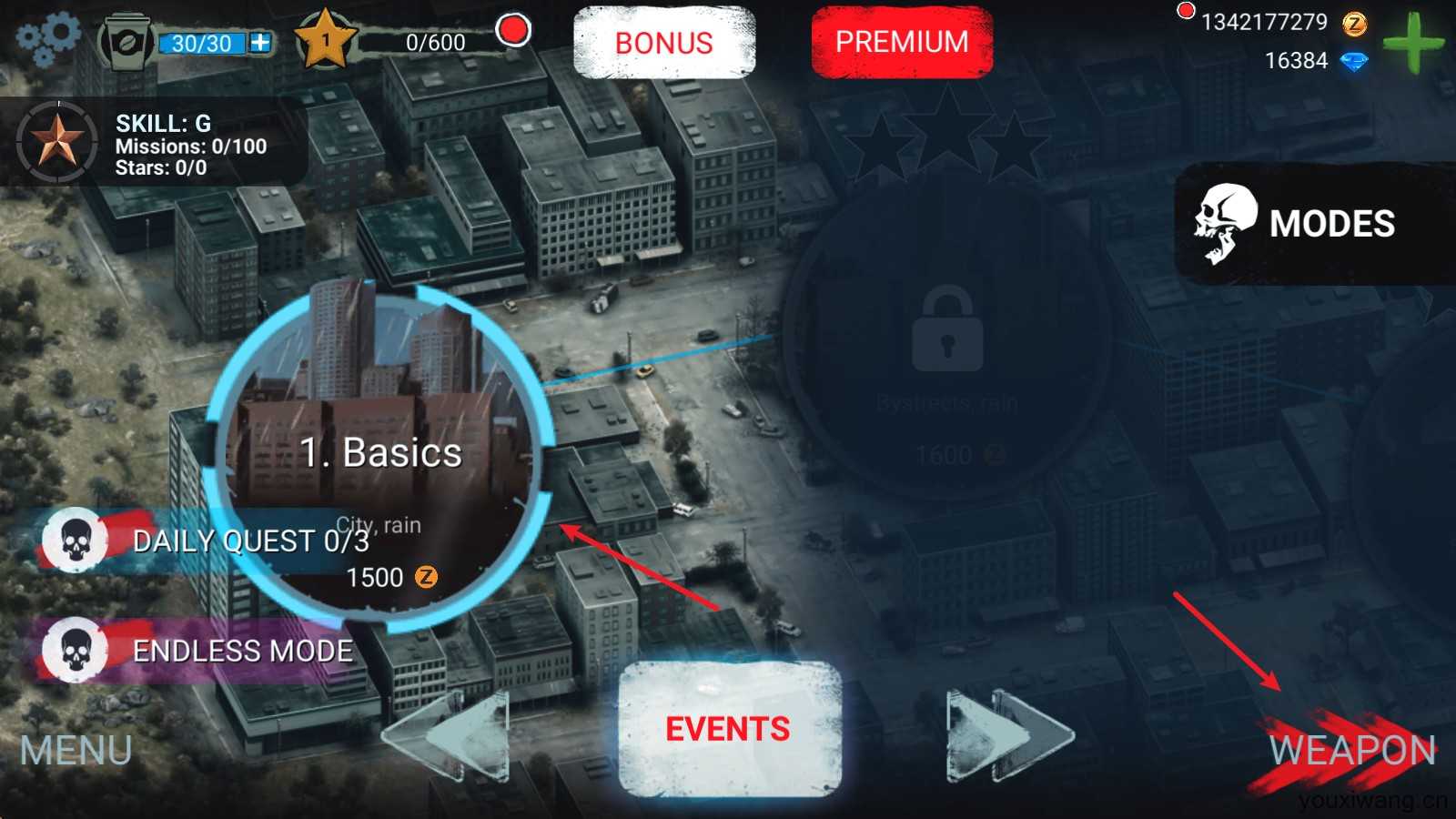Viewport: 1456px width, 819px height.
Task: Open the PREMIUM shop
Action: click(901, 42)
